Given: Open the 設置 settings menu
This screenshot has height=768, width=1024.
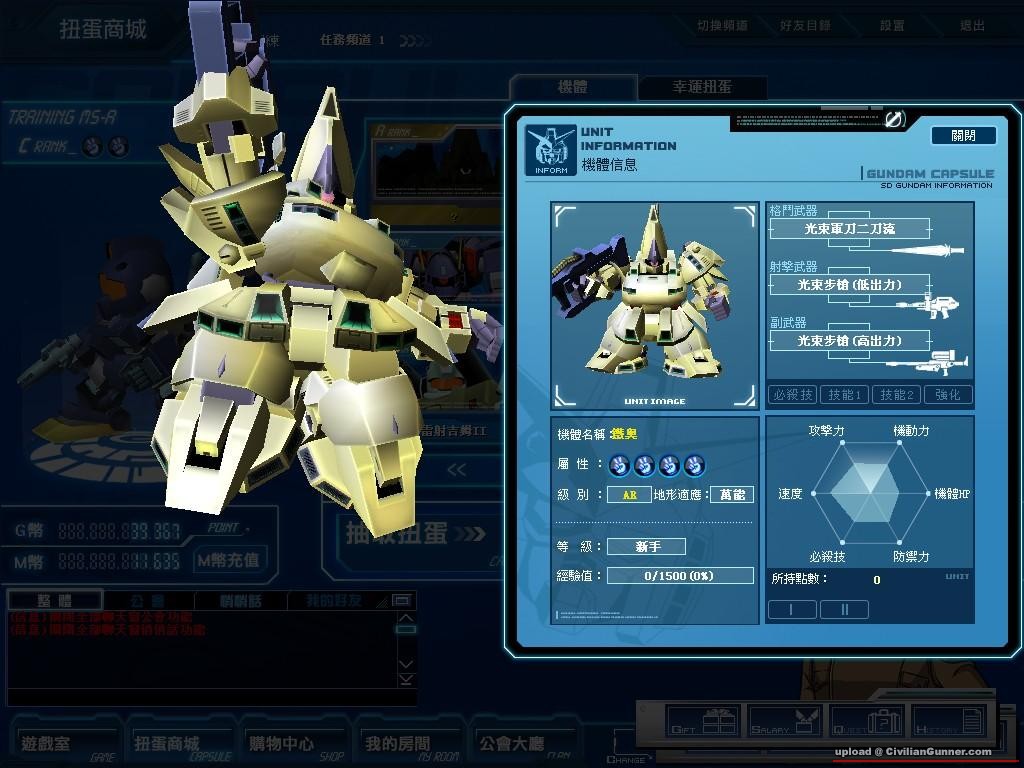Looking at the screenshot, I should click(892, 26).
